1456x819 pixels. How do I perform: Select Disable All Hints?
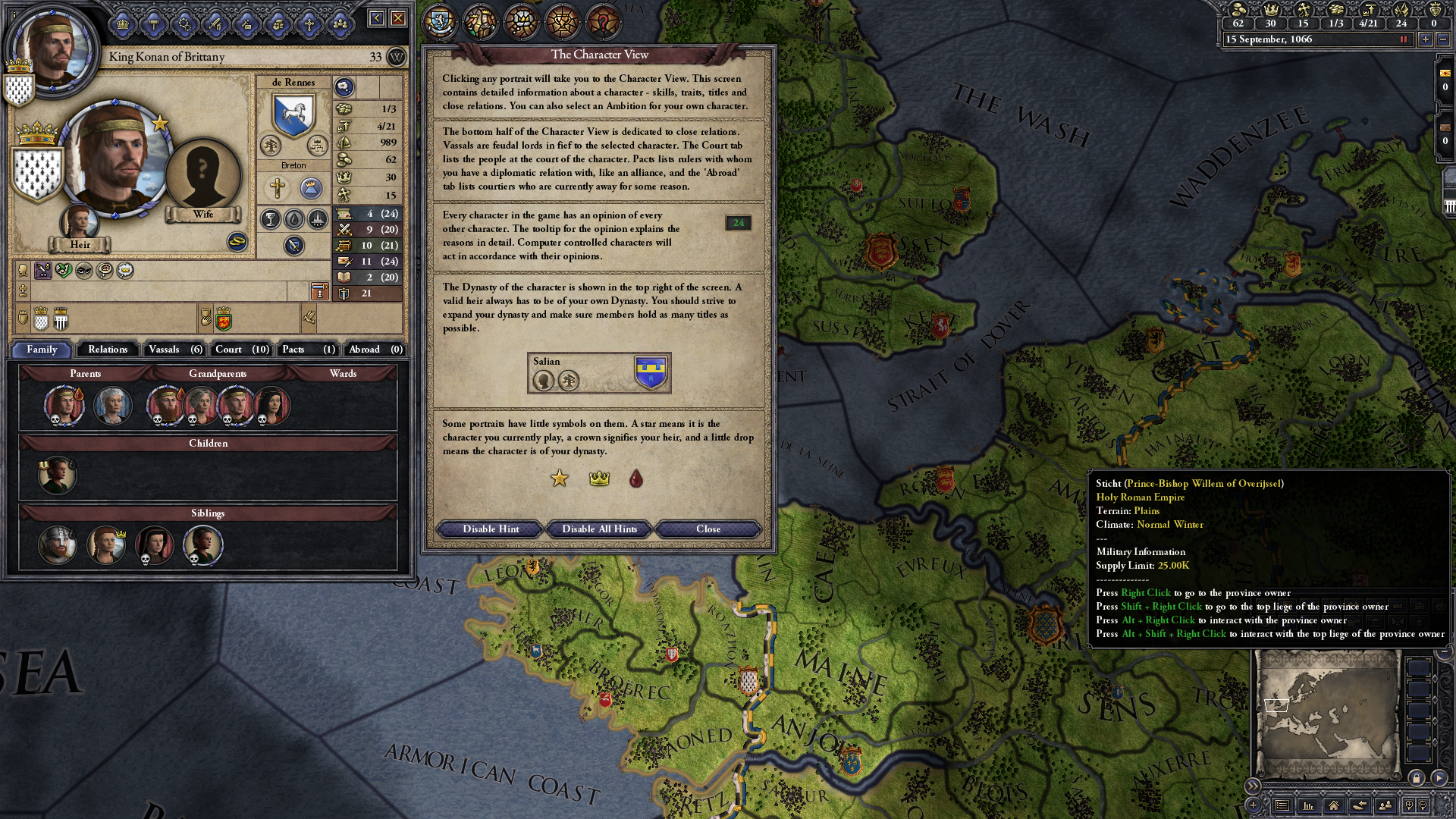599,529
